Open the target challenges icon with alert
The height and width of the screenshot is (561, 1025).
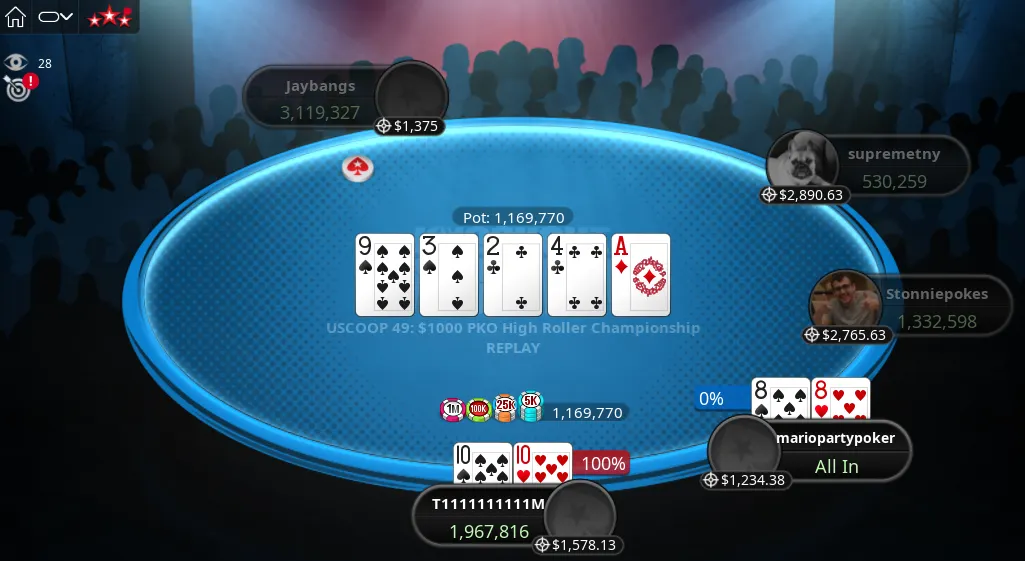click(x=17, y=88)
